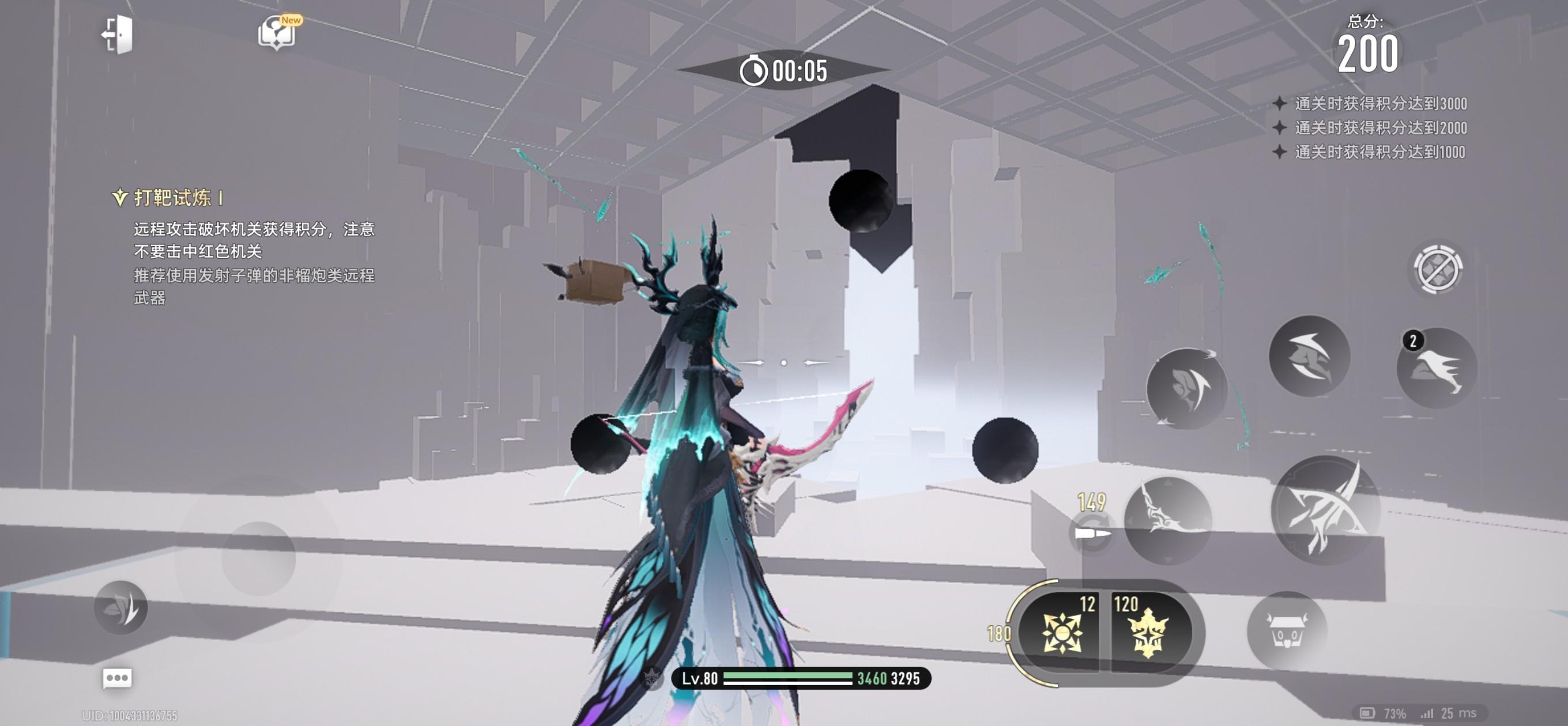Use the crescent claw skill button
Viewport: 1568px width, 726px height.
[1309, 357]
